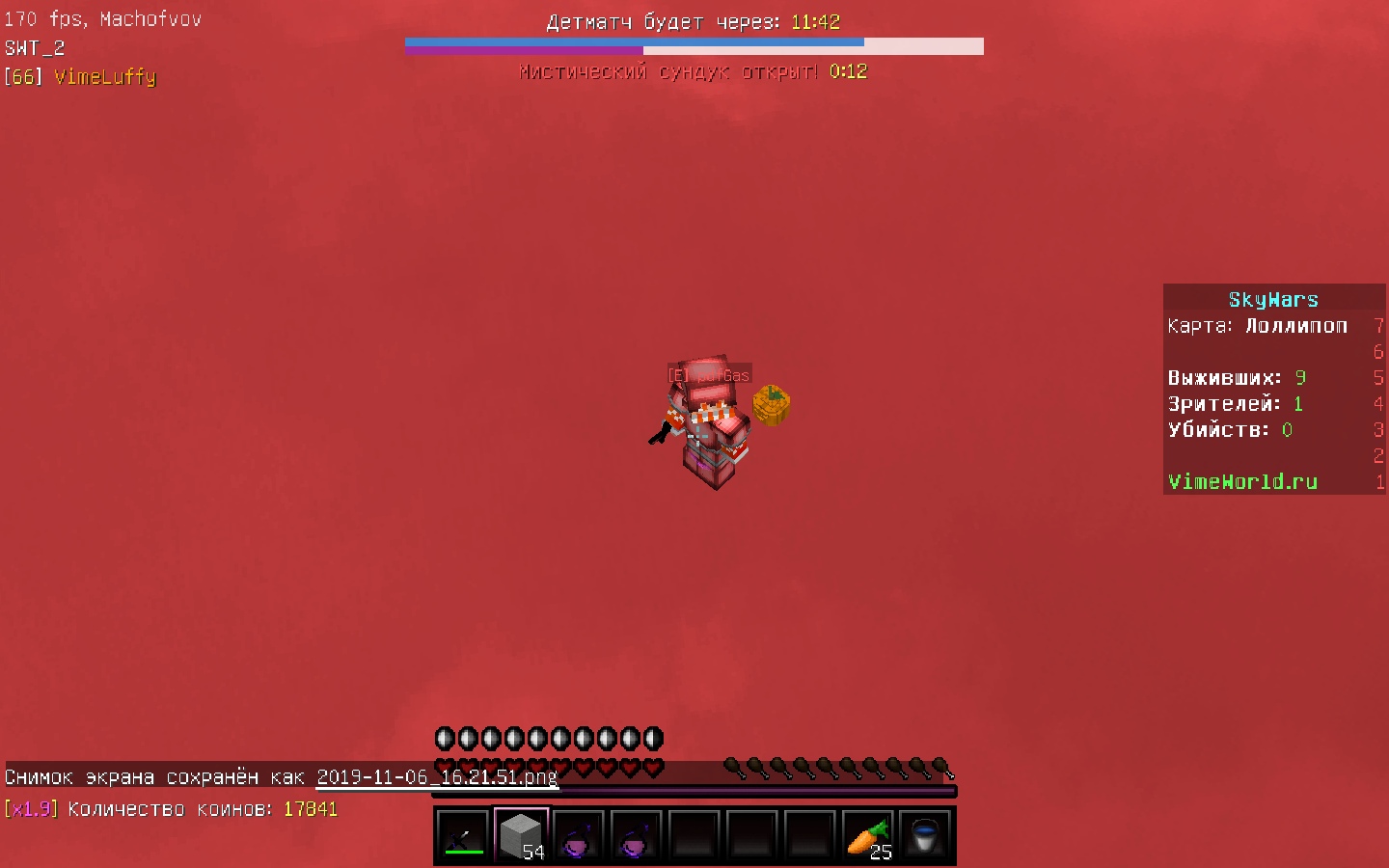1389x868 pixels.
Task: Click the VimeLuffy name in the corner info
Action: coord(106,77)
